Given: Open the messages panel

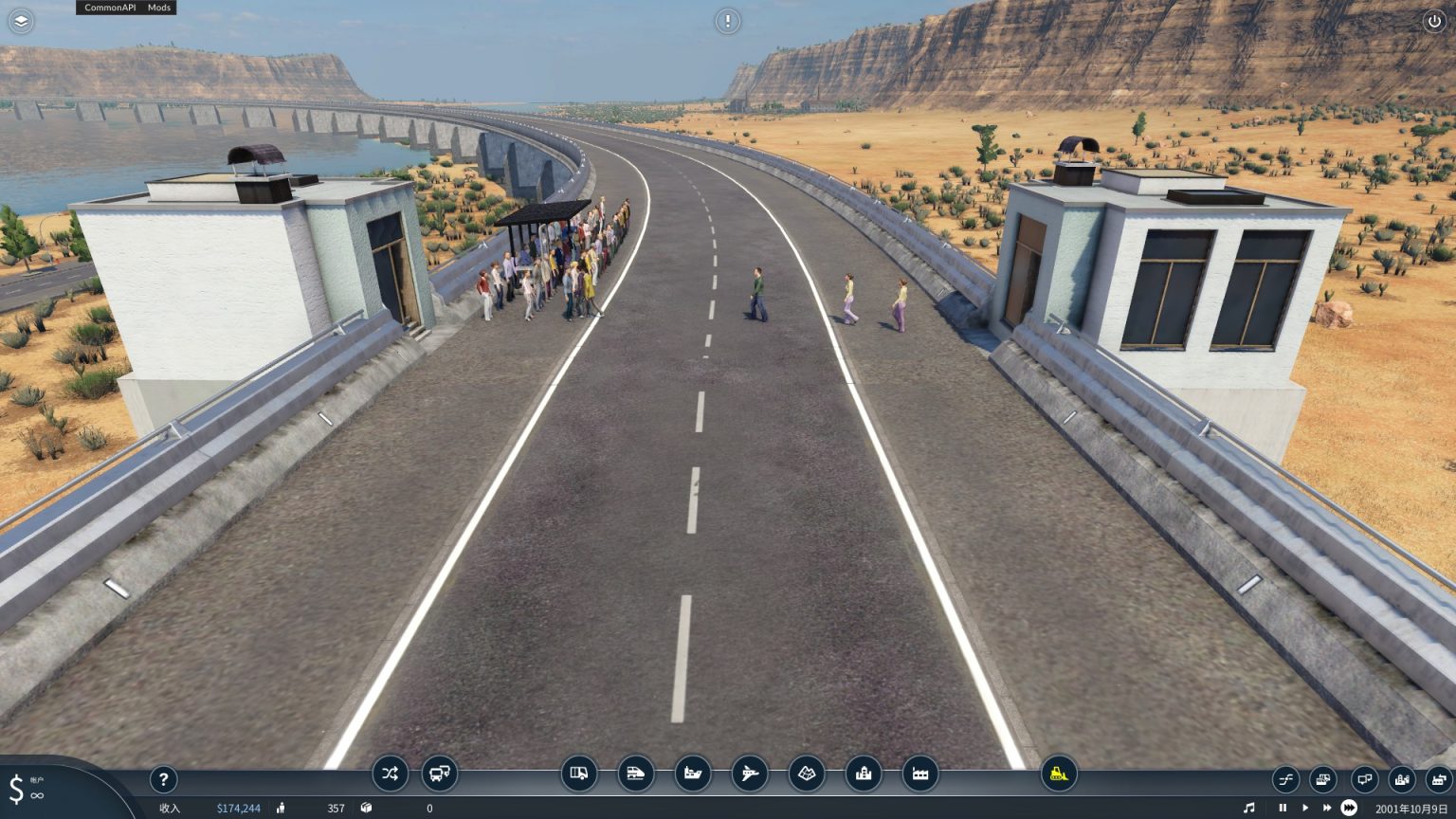Looking at the screenshot, I should pos(1363,779).
